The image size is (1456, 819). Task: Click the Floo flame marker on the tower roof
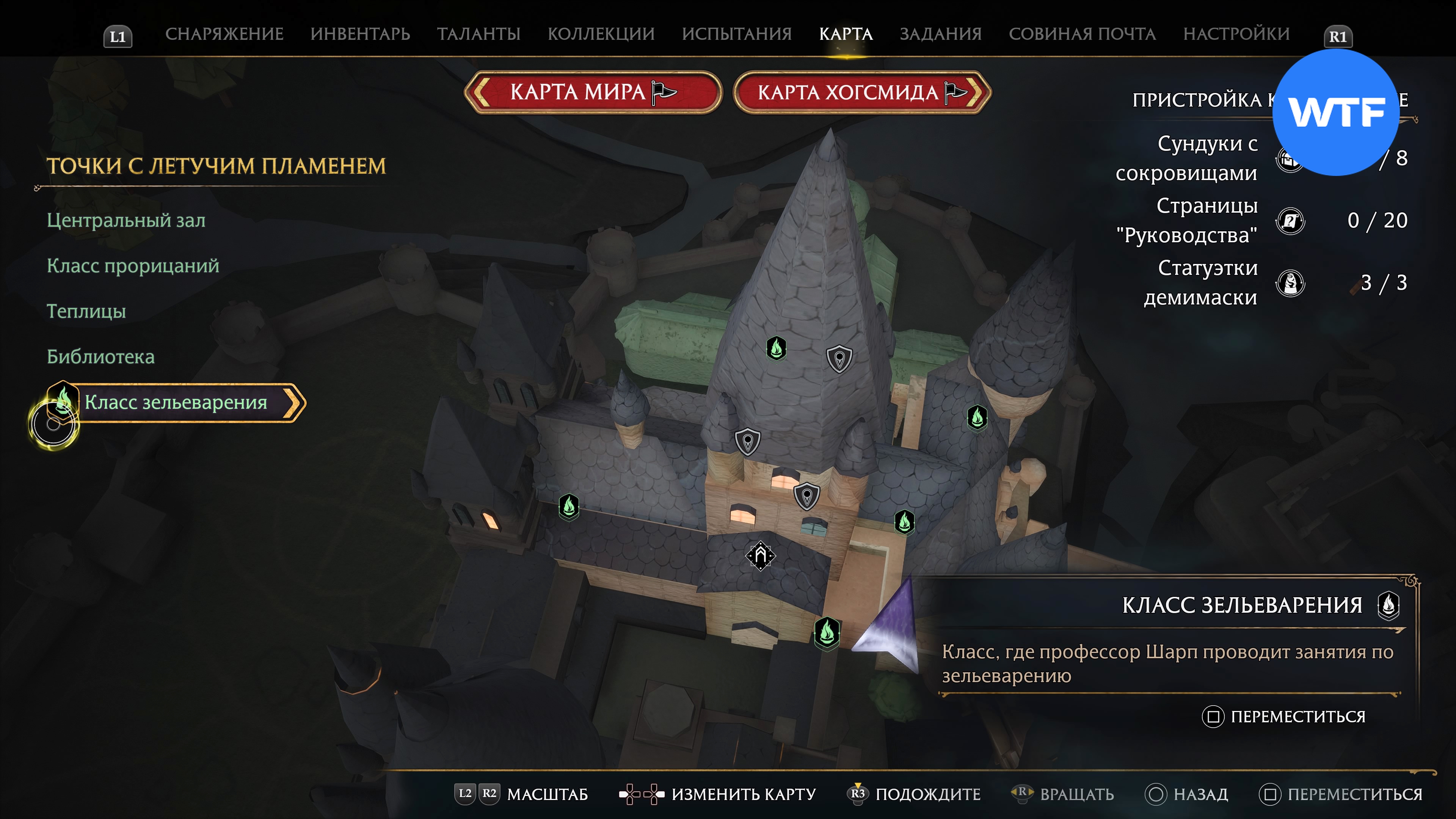(776, 348)
